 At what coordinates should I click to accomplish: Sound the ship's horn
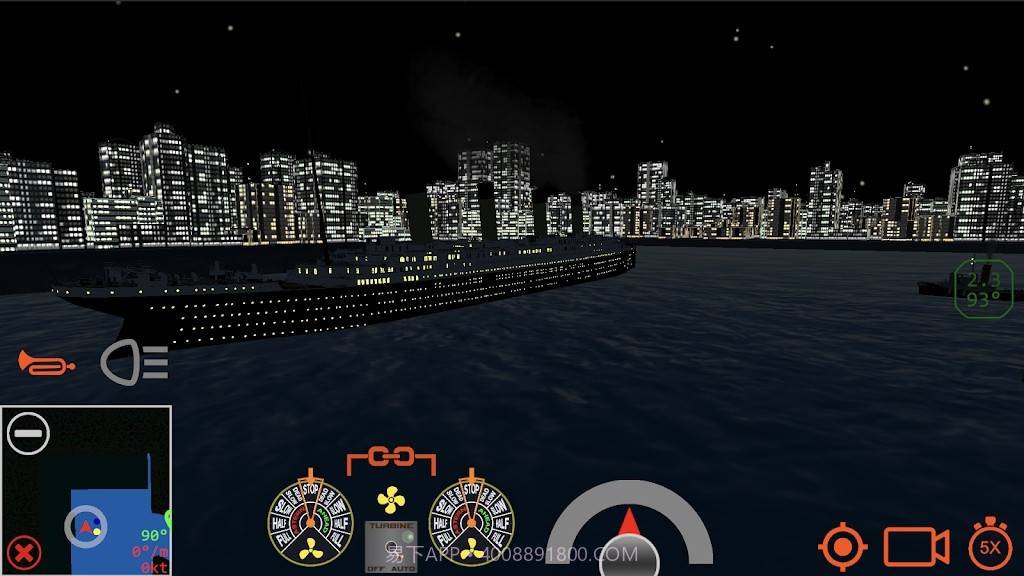(x=46, y=362)
